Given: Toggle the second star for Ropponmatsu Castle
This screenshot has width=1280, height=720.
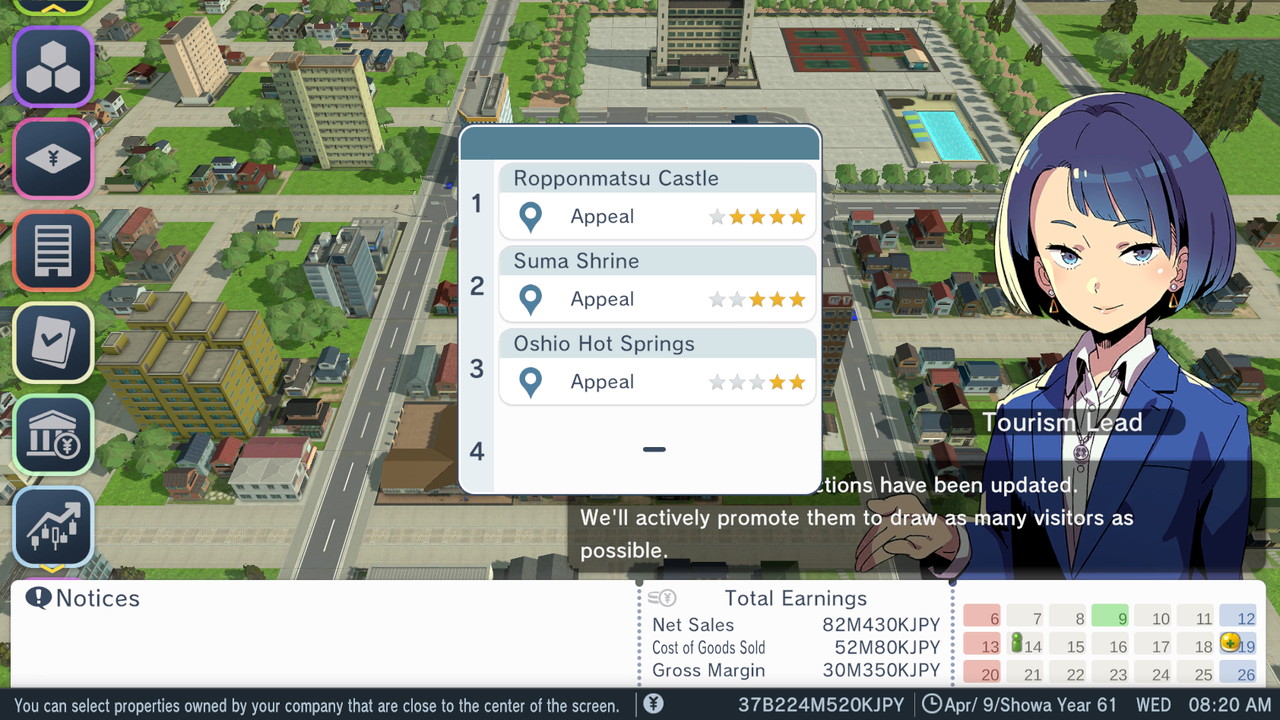Looking at the screenshot, I should coord(738,216).
